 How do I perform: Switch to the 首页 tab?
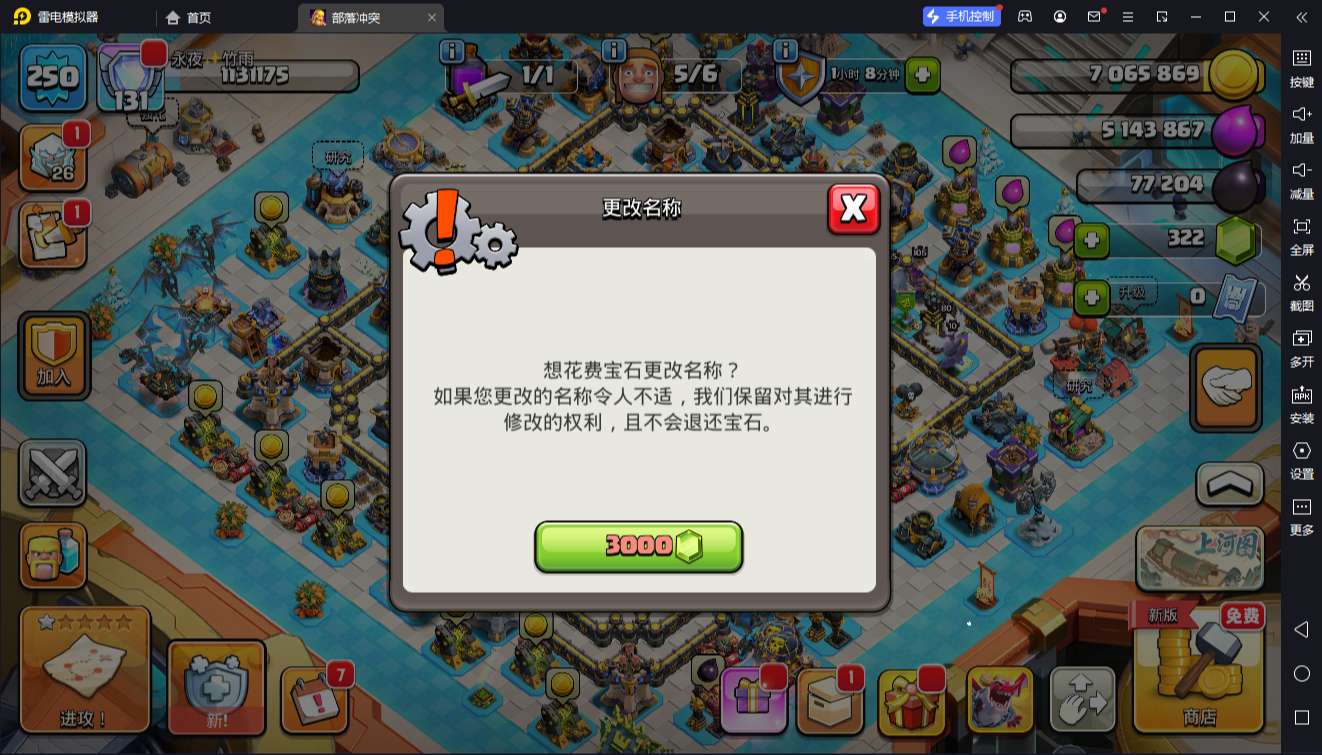190,17
